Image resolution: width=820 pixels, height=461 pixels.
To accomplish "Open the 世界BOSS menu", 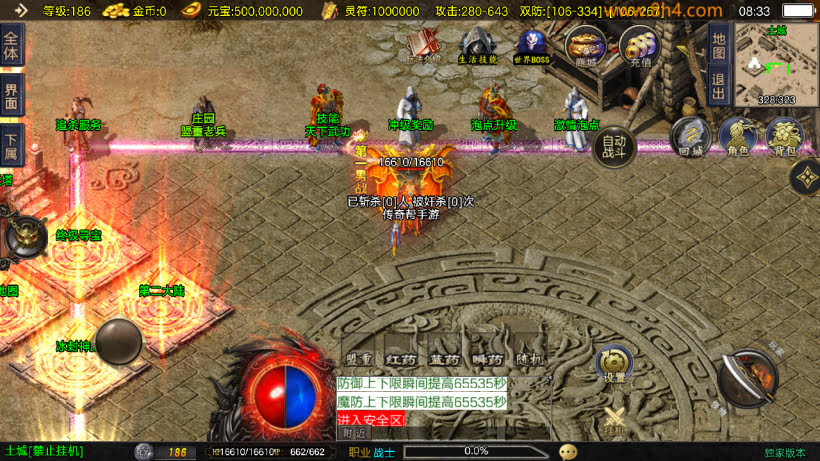I will pos(532,46).
